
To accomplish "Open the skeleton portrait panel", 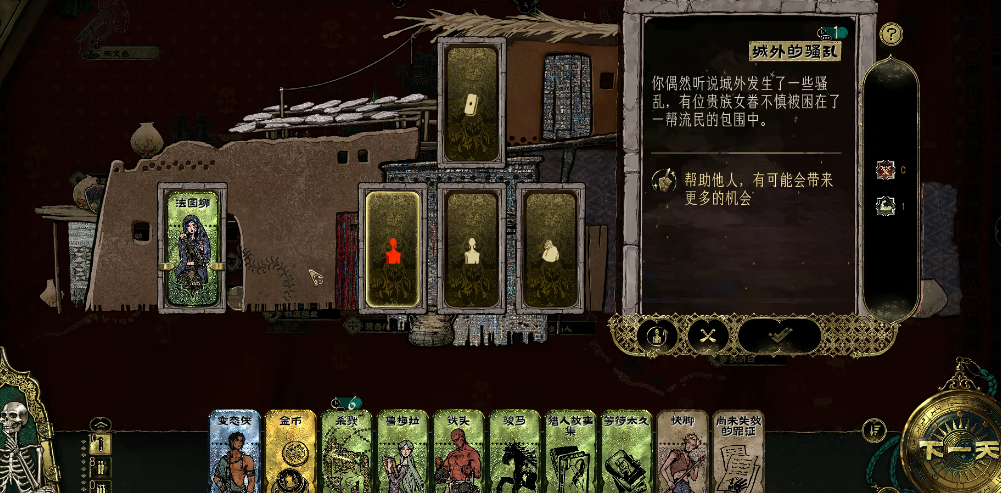I will pyautogui.click(x=25, y=440).
